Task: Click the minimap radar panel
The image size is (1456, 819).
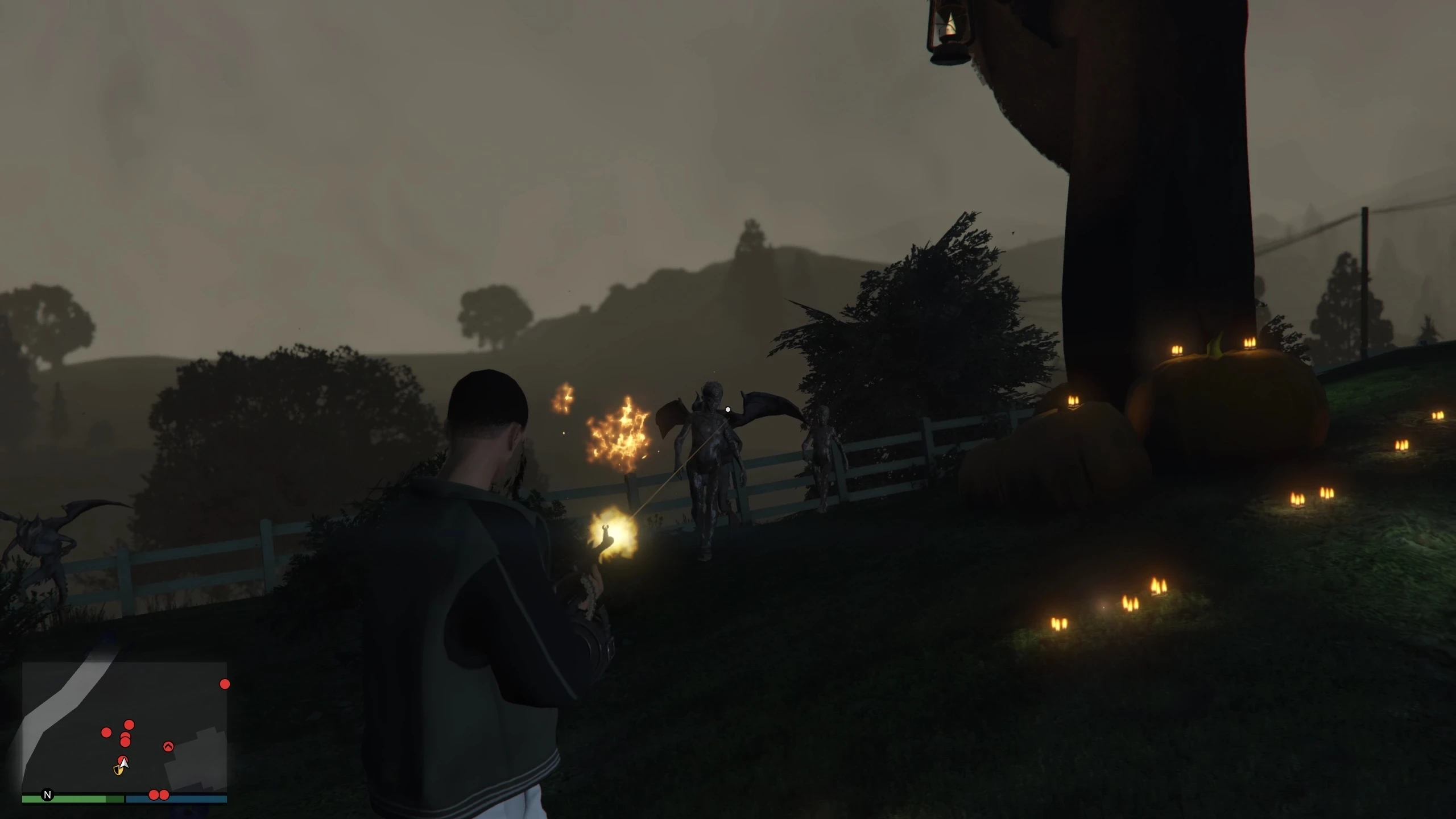Action: 124,728
